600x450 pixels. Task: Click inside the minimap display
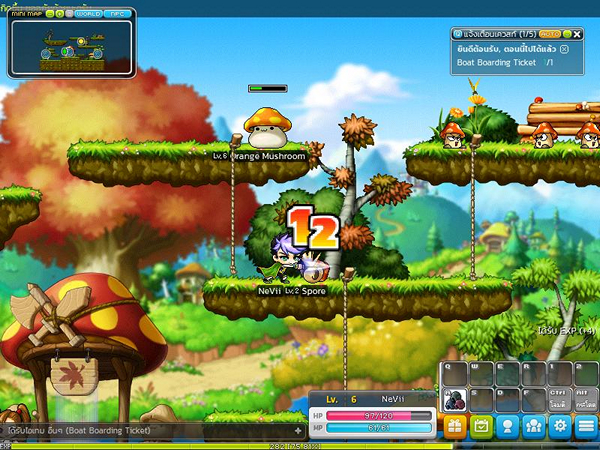click(x=72, y=50)
